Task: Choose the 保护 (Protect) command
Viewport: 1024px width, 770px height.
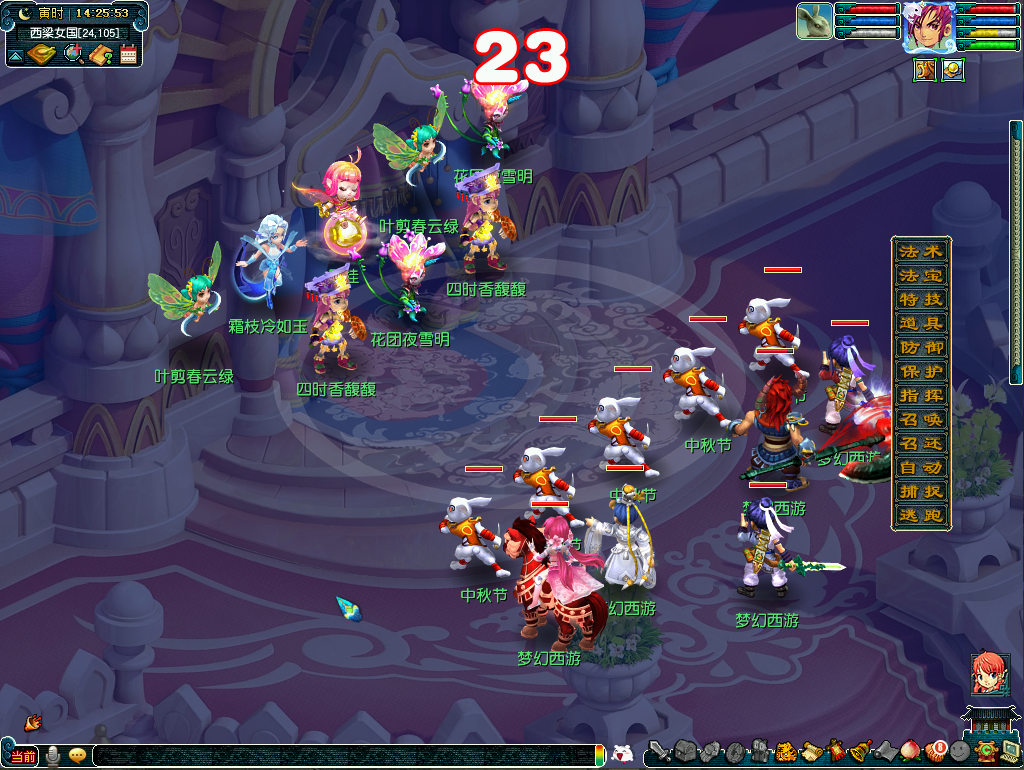Action: (920, 372)
